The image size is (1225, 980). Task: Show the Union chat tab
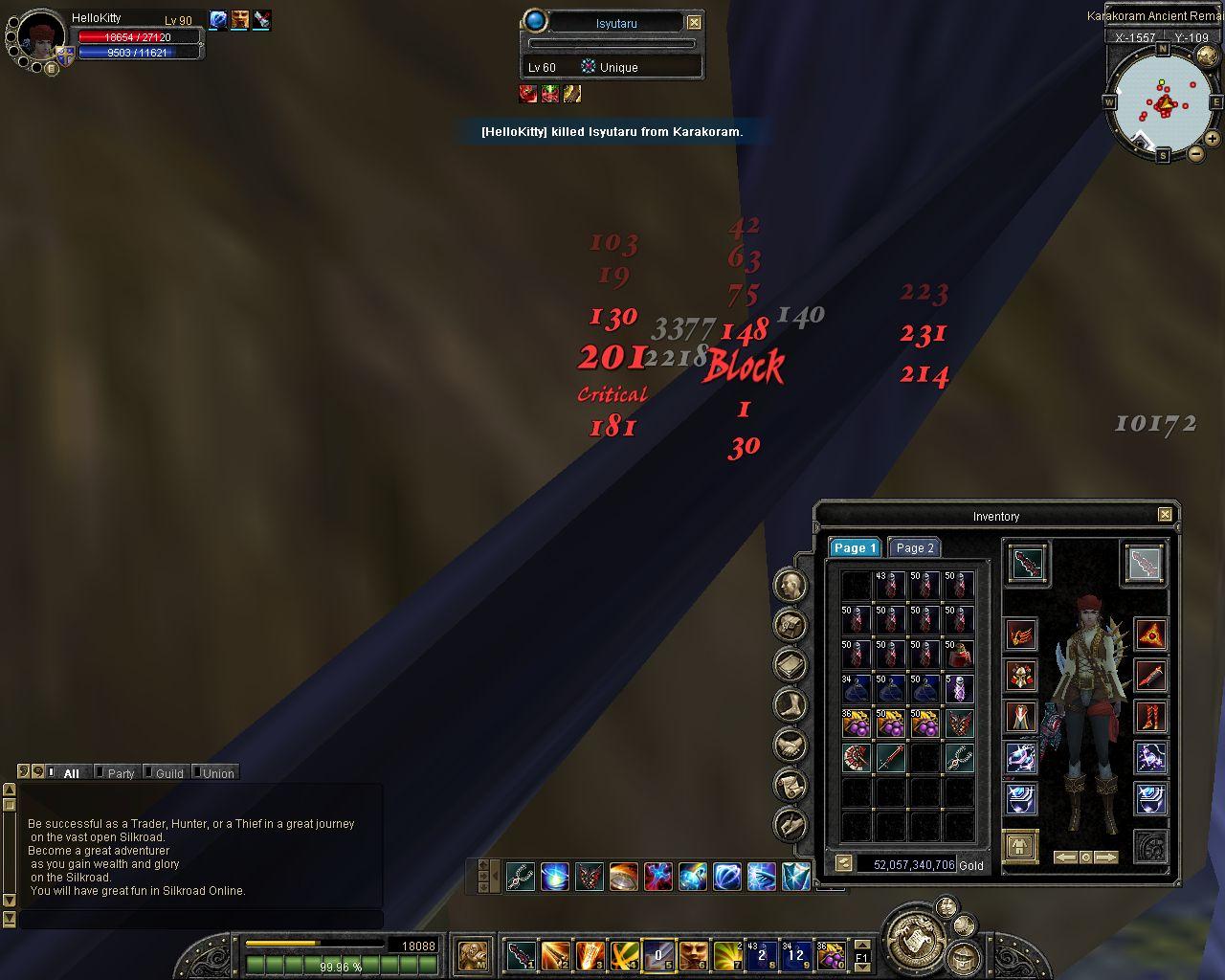point(217,773)
